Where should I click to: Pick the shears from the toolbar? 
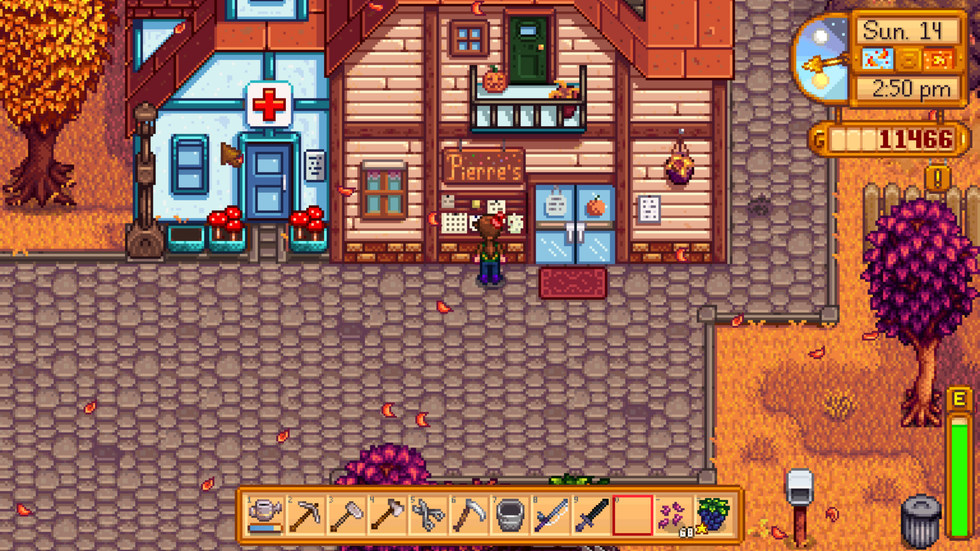coord(429,515)
